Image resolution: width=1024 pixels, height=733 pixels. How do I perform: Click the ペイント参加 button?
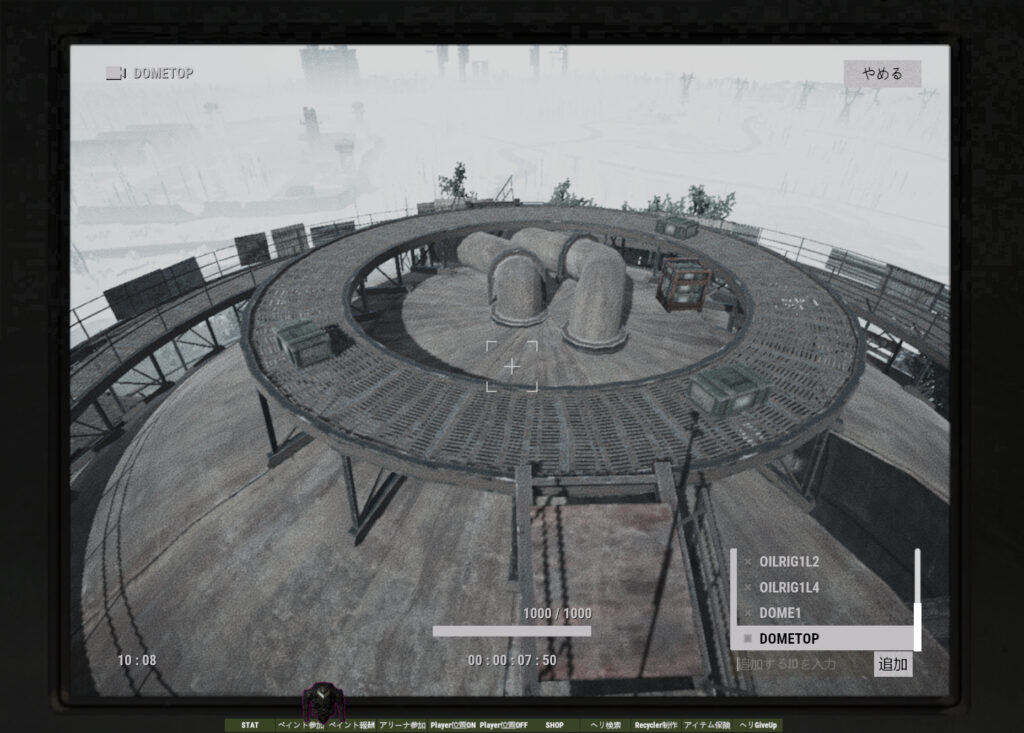[x=300, y=725]
